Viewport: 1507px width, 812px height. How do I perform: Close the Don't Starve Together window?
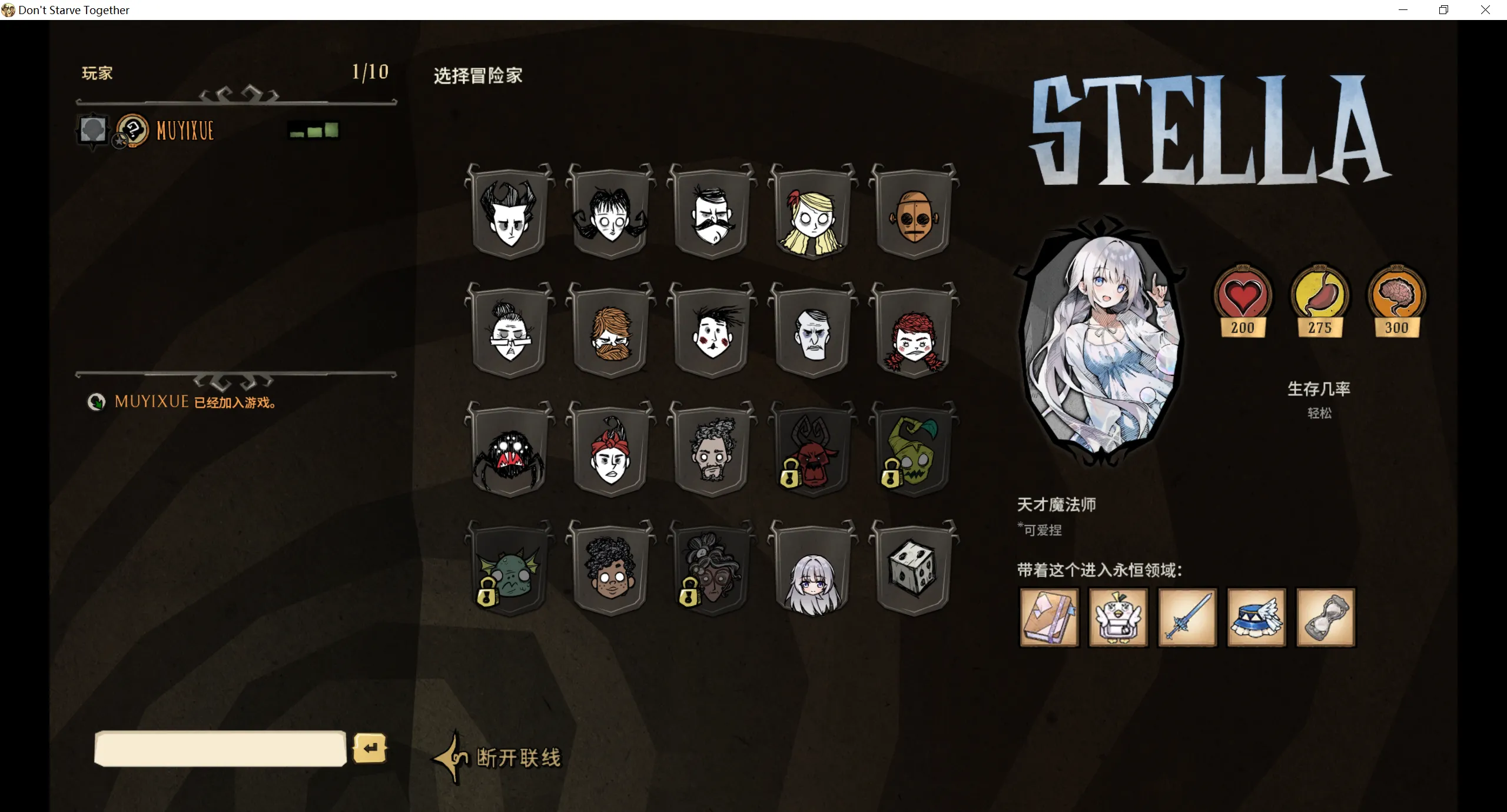pos(1485,10)
